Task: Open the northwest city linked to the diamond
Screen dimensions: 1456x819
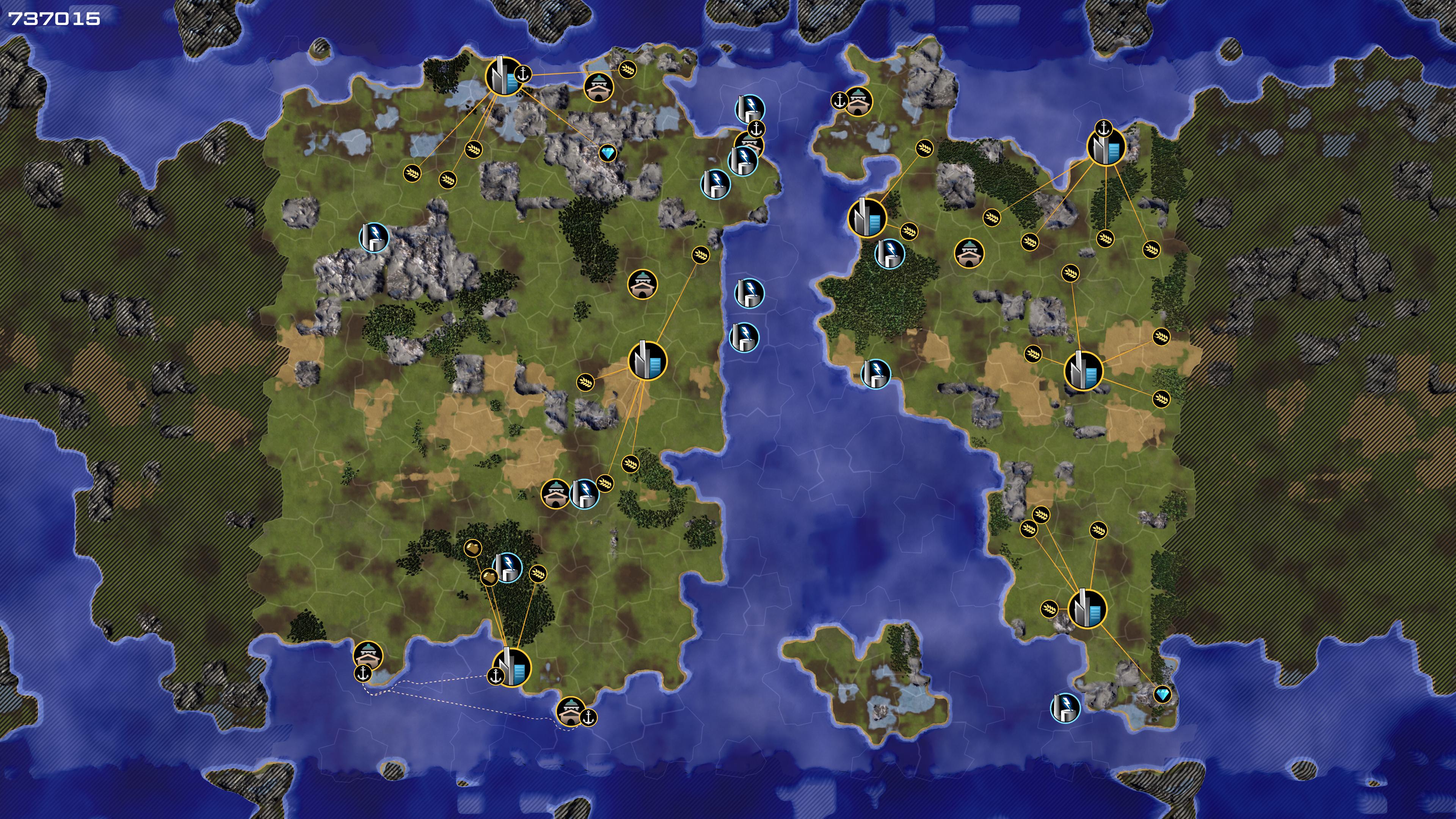Action: pos(504,76)
